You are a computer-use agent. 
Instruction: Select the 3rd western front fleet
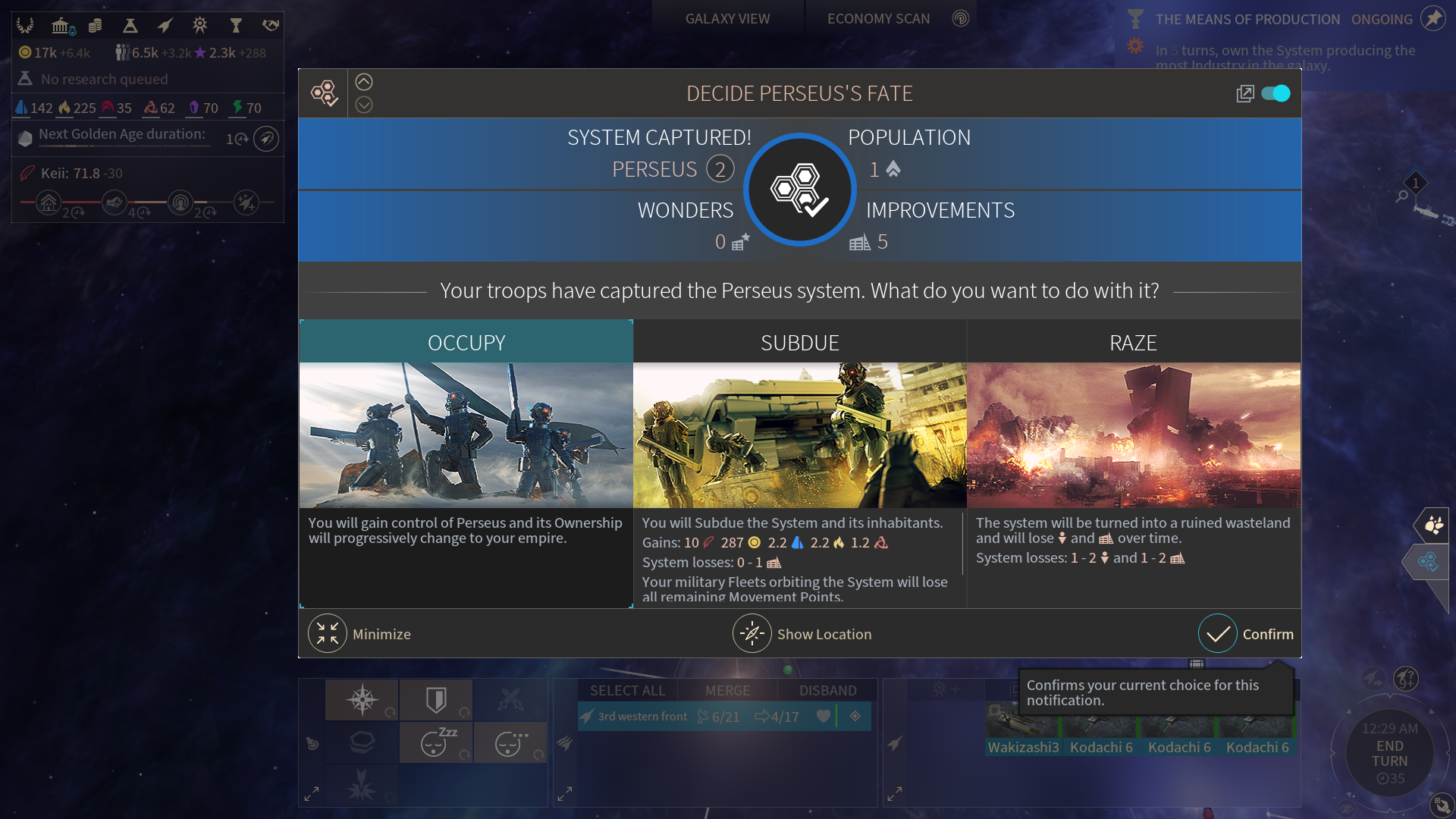pos(642,717)
